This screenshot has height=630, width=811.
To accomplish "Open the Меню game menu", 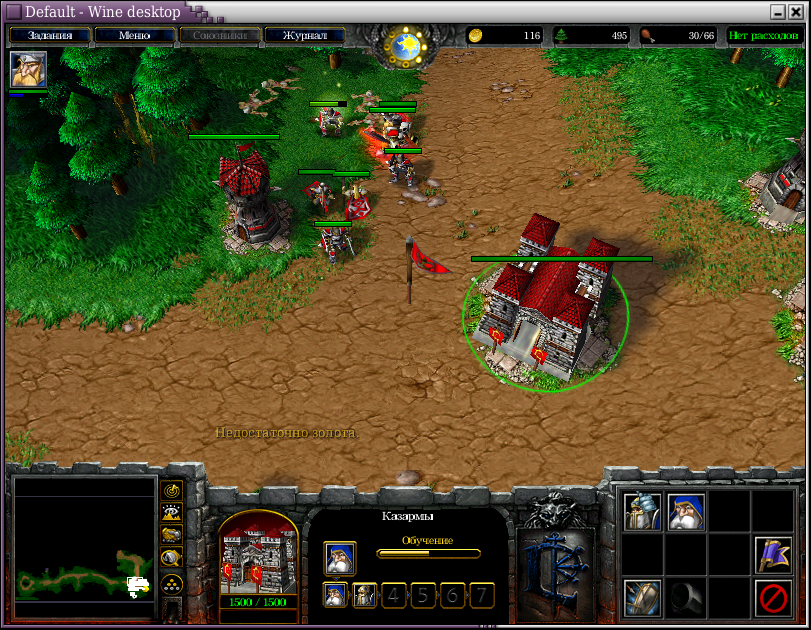I will tap(134, 36).
